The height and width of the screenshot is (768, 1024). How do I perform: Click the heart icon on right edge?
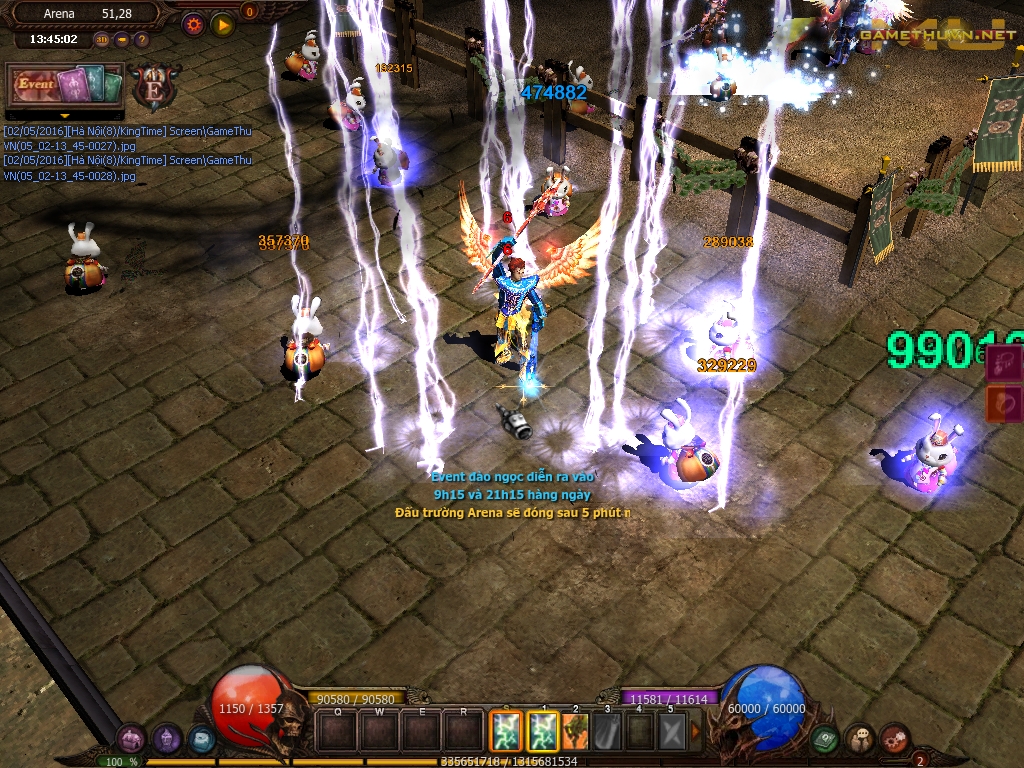(1005, 403)
